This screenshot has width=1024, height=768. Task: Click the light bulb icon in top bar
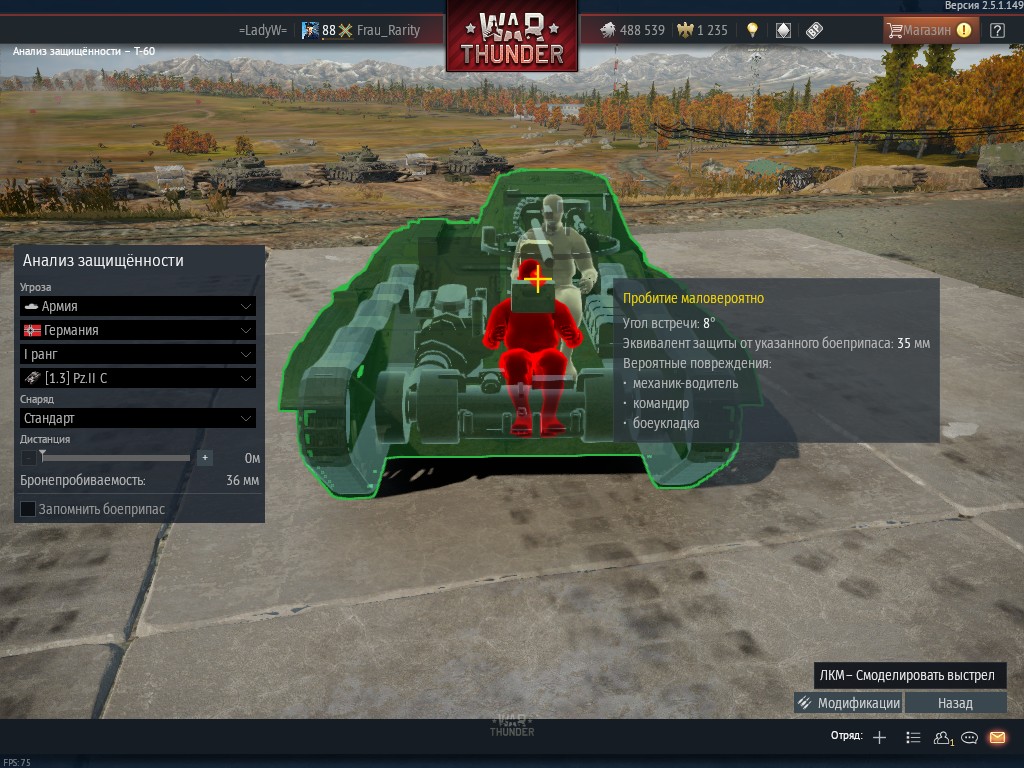752,30
